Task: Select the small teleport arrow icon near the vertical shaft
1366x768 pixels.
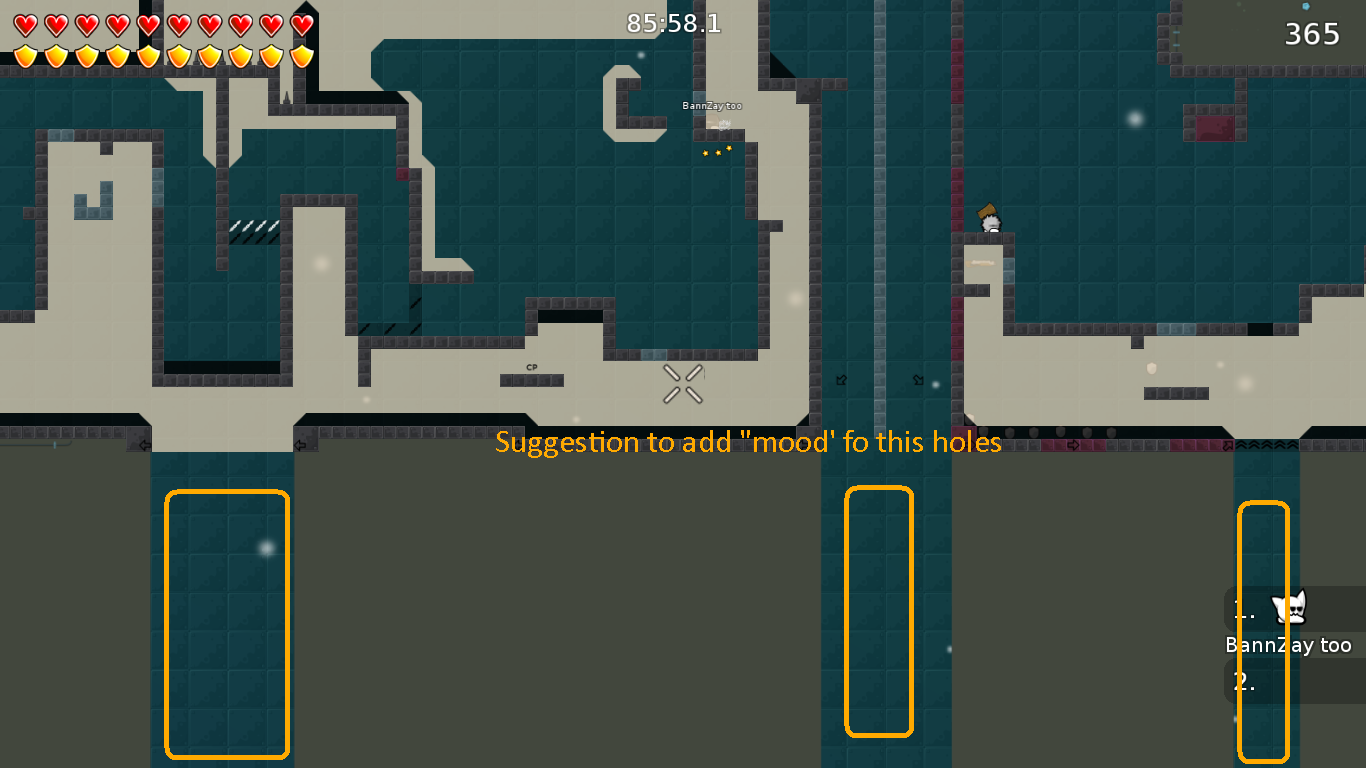Action: click(840, 380)
